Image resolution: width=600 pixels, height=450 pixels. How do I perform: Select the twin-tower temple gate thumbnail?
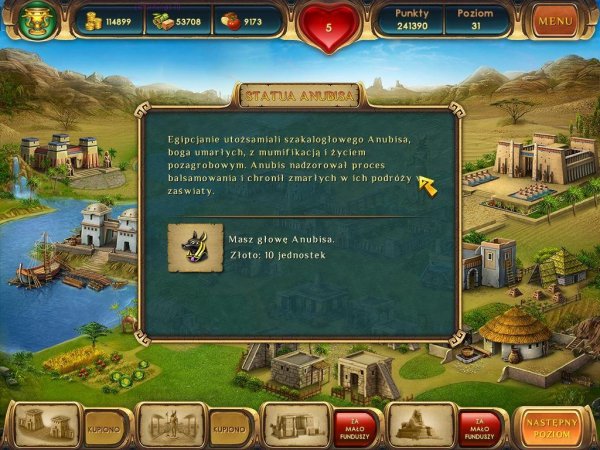(x=45, y=425)
